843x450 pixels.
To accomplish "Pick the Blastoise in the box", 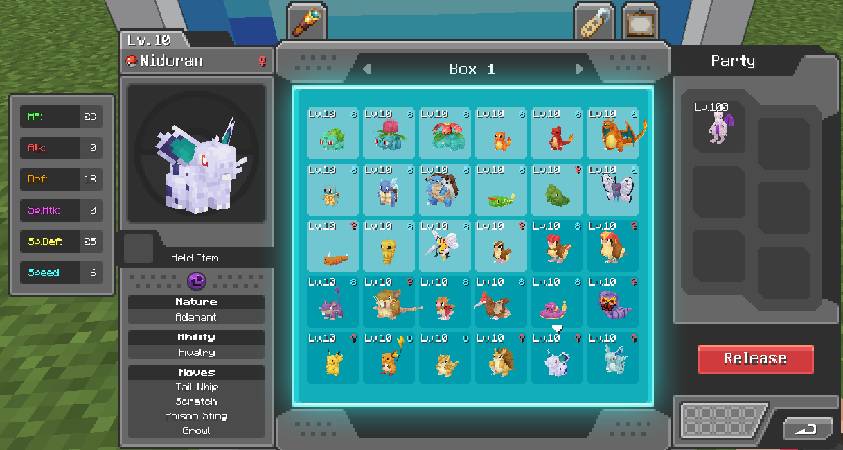I will coord(445,190).
